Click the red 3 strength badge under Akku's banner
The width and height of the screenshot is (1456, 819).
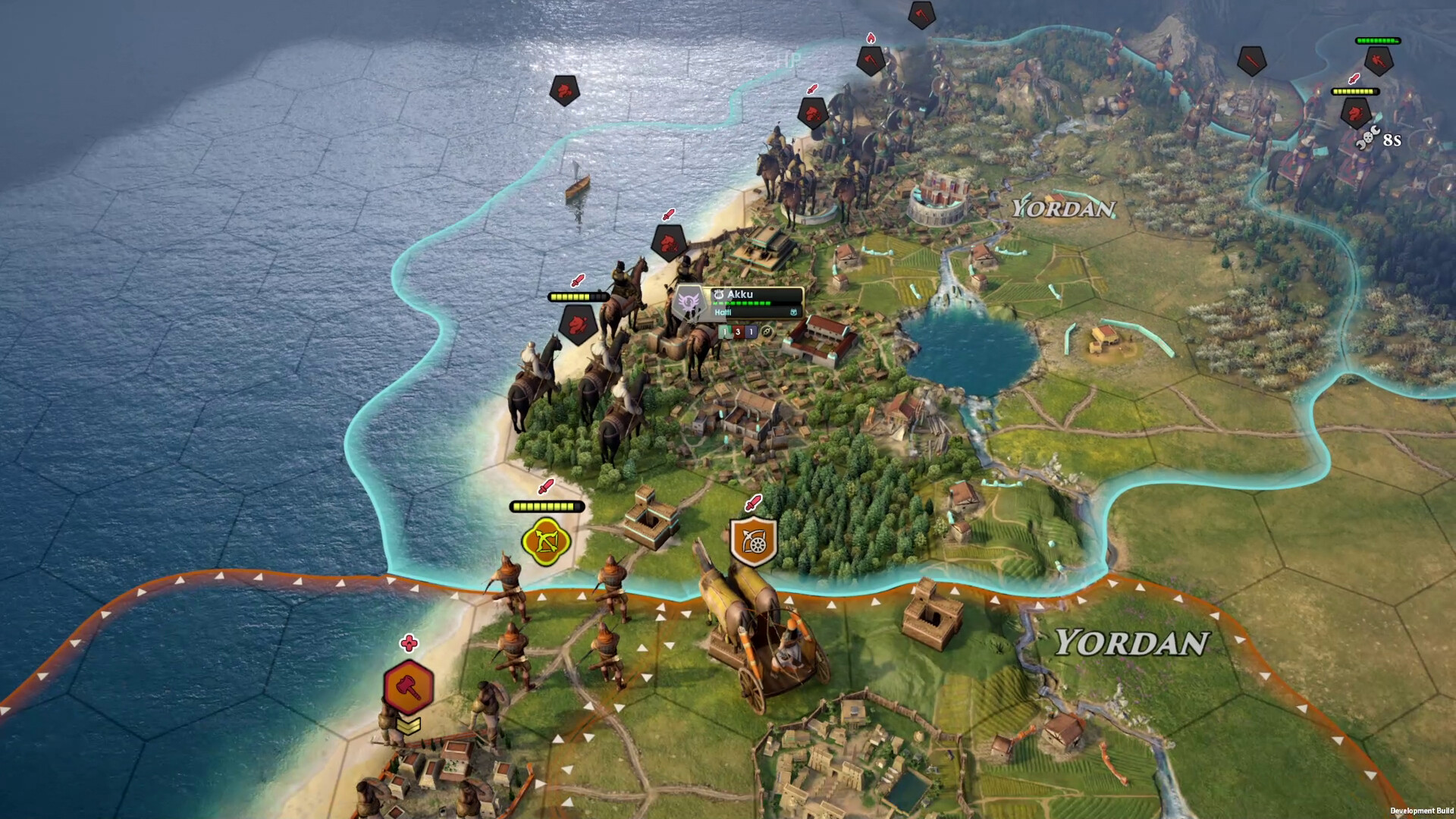pos(738,333)
